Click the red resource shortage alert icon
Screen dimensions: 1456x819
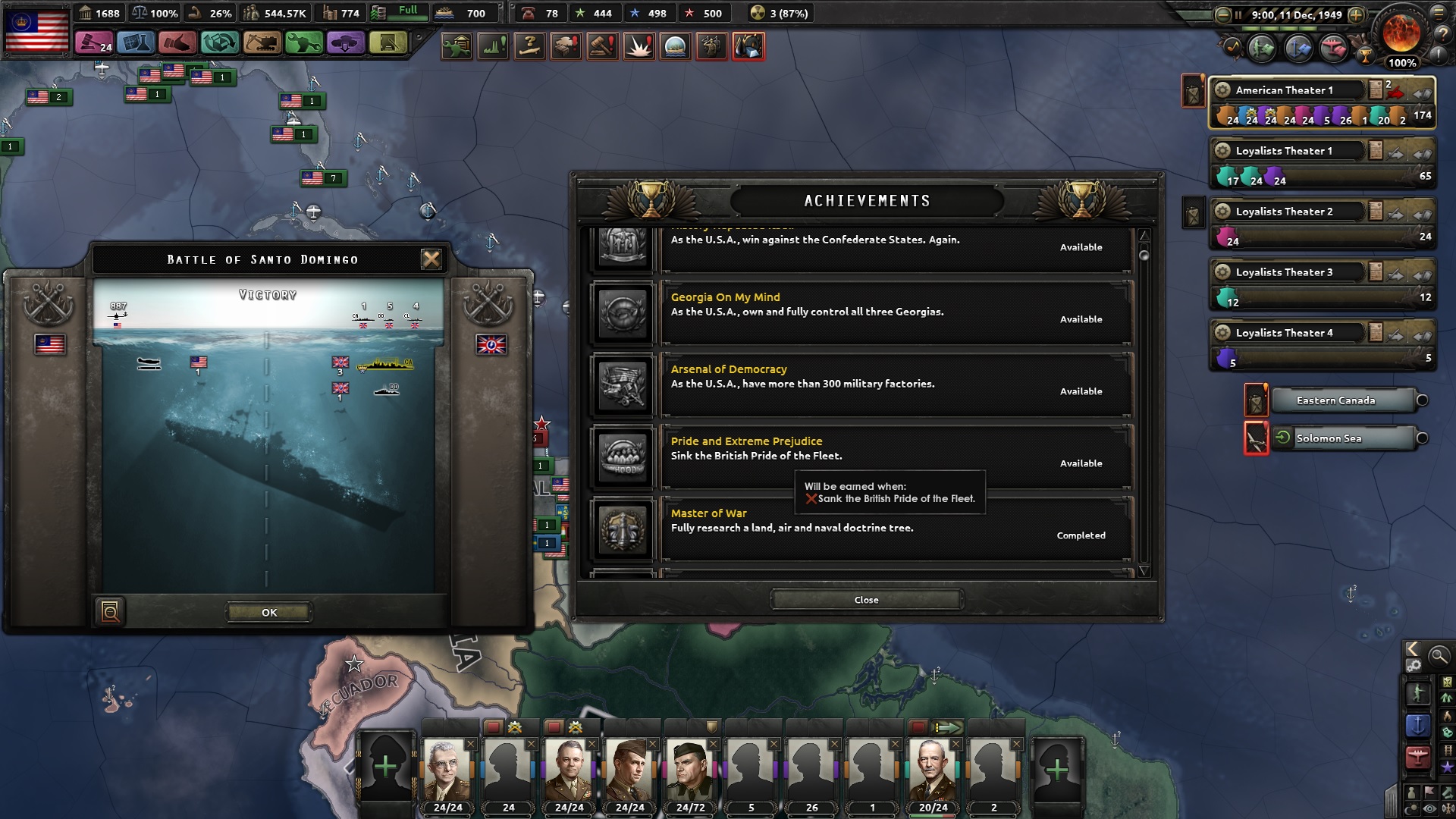(x=749, y=46)
